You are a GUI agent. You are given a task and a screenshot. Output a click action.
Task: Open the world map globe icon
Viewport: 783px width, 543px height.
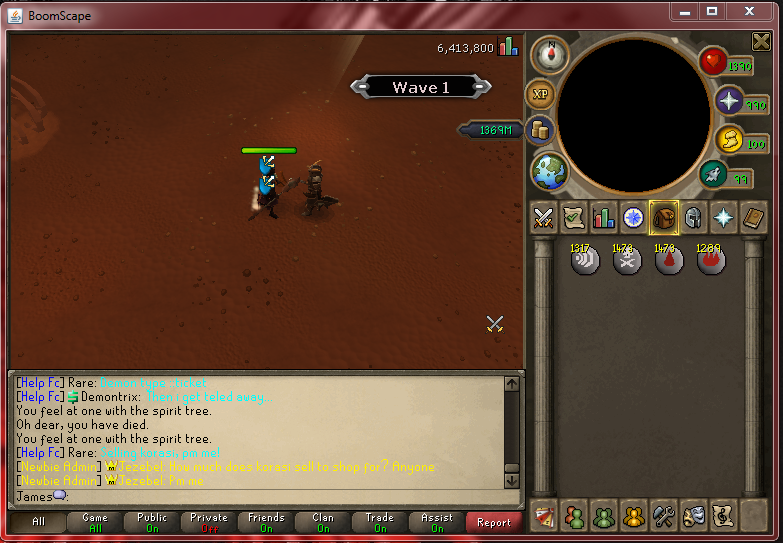tap(549, 170)
